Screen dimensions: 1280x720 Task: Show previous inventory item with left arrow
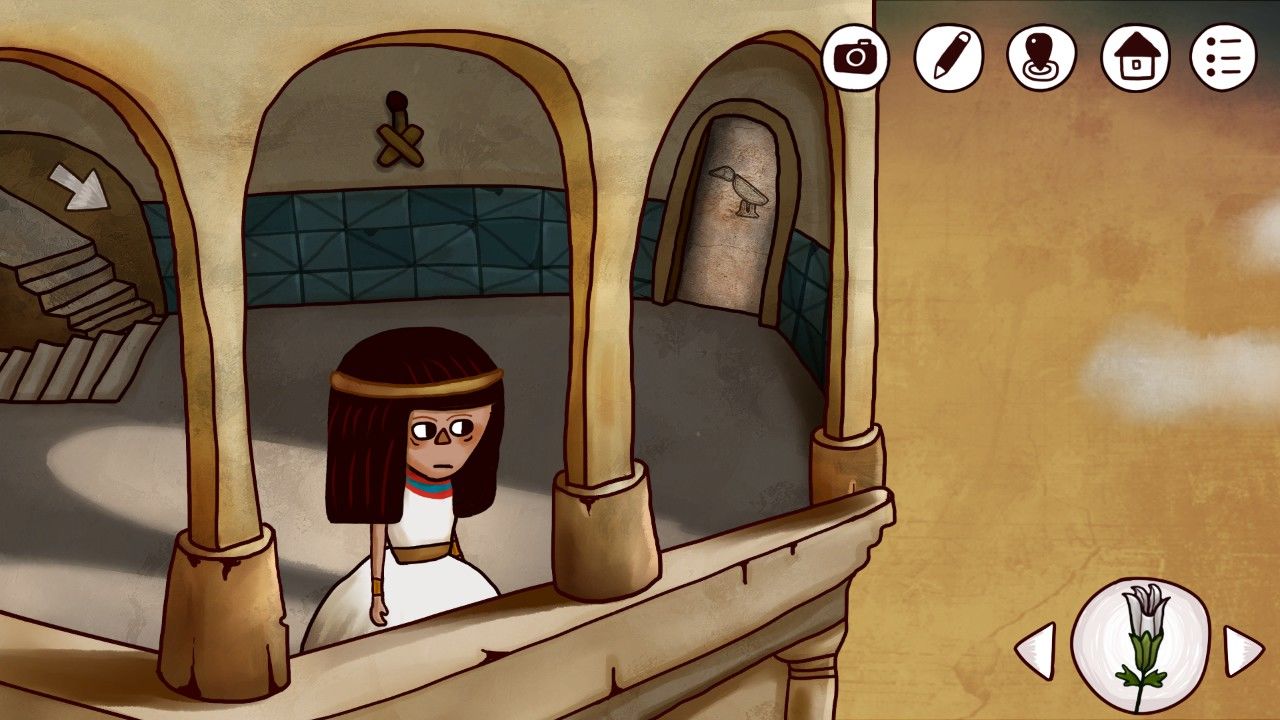click(1035, 651)
